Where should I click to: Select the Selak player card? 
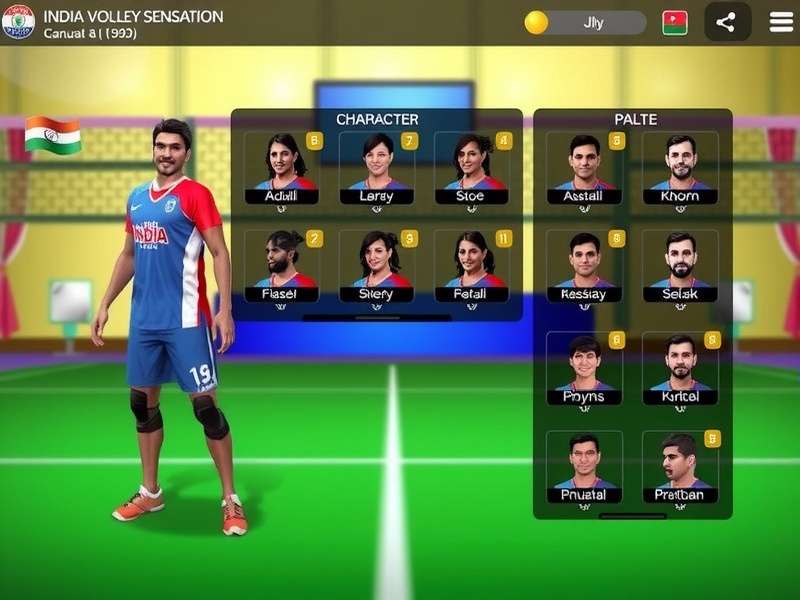click(x=680, y=267)
